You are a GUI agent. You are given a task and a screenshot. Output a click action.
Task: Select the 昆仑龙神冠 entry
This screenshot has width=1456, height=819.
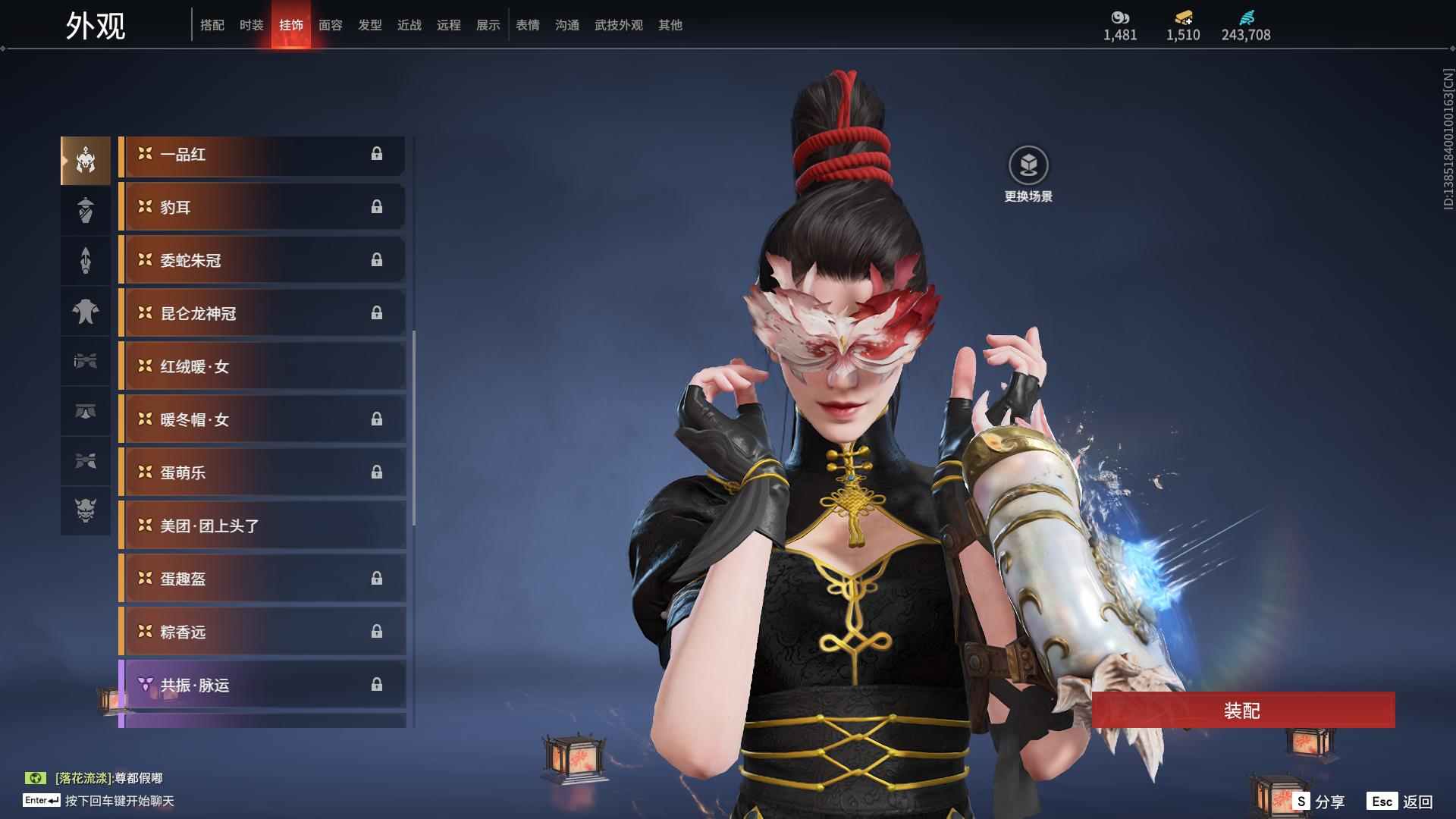262,314
